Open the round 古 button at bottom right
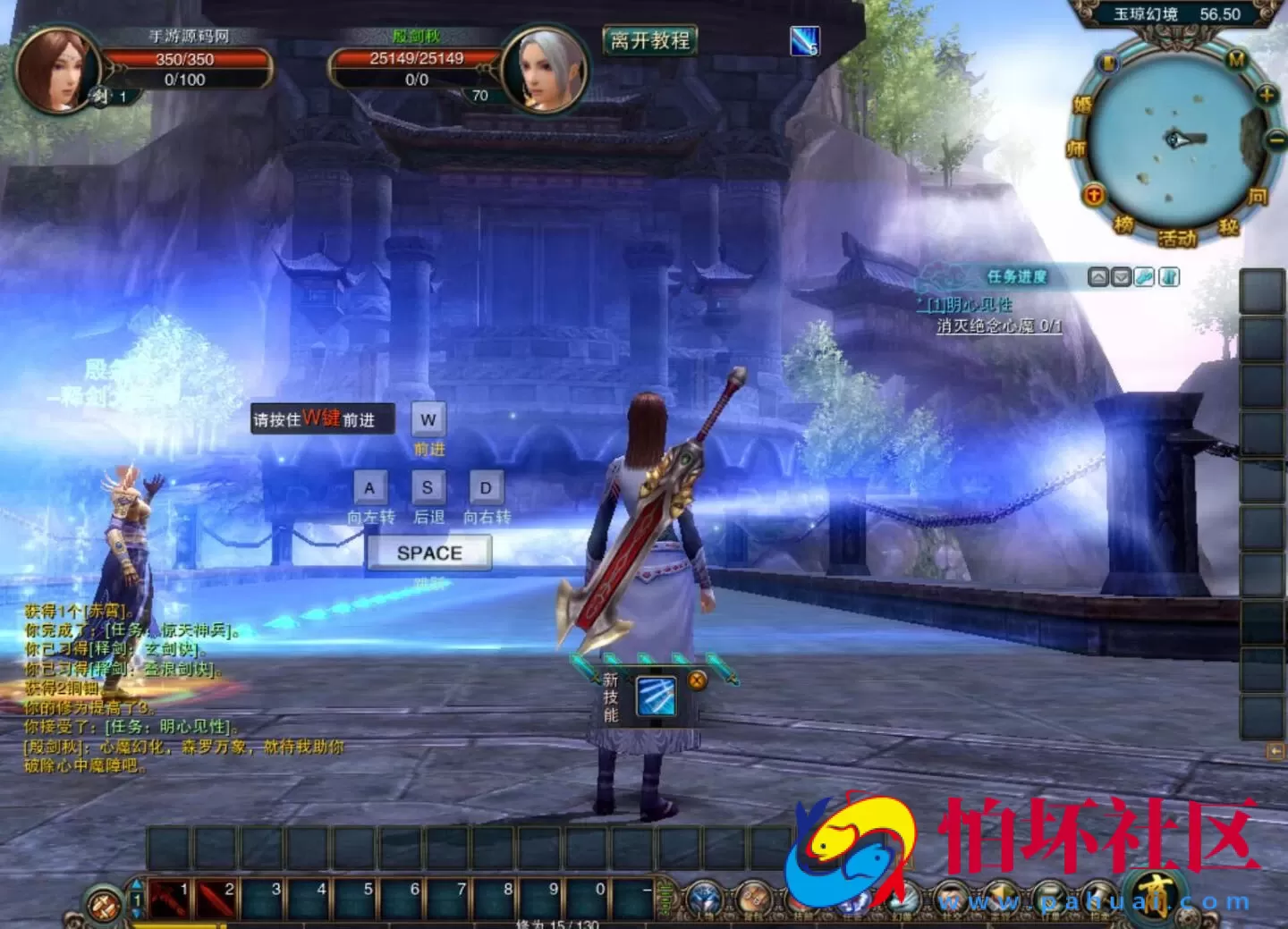Viewport: 1288px width, 929px height. [1159, 895]
